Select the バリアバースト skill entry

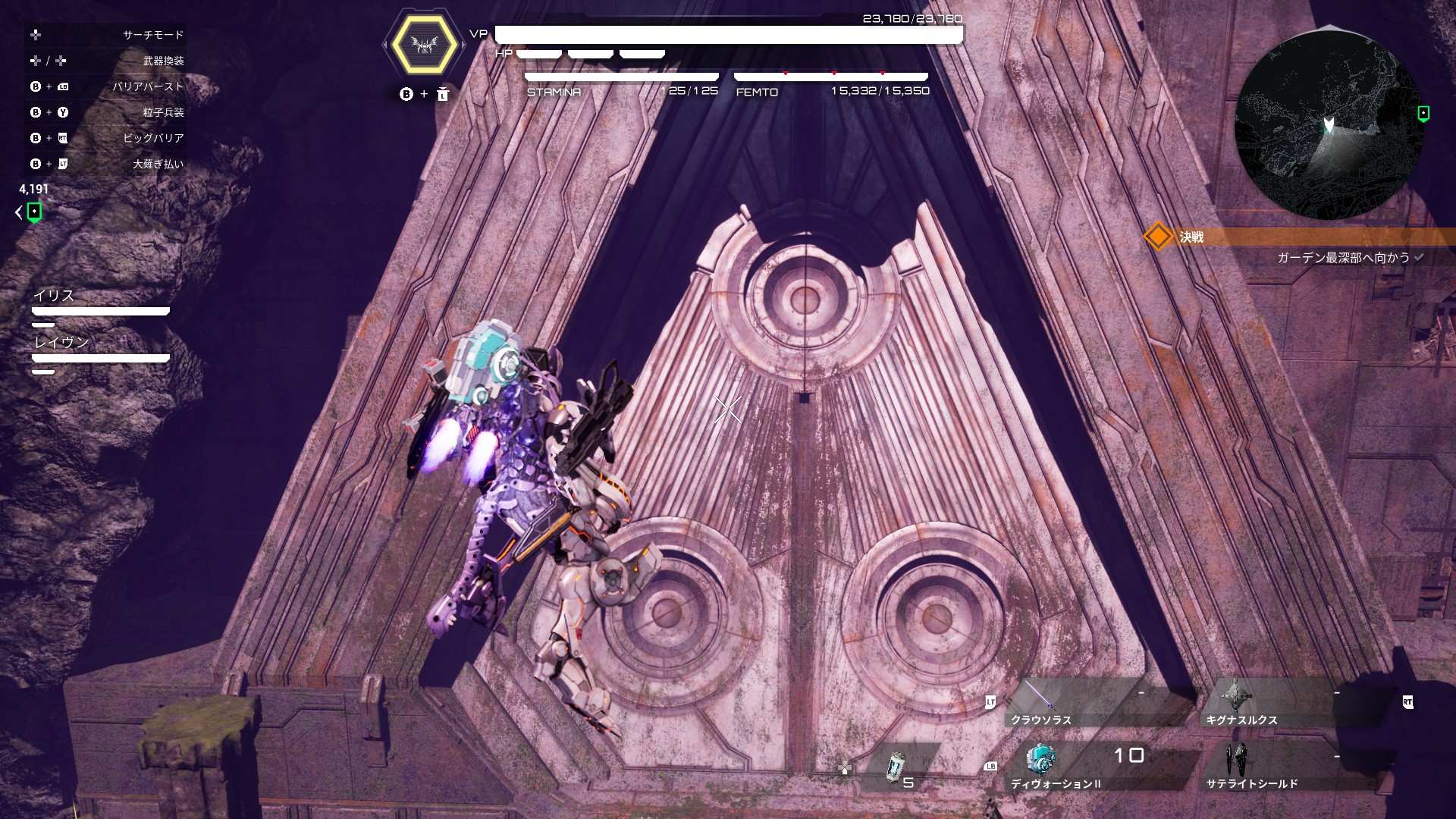point(148,86)
